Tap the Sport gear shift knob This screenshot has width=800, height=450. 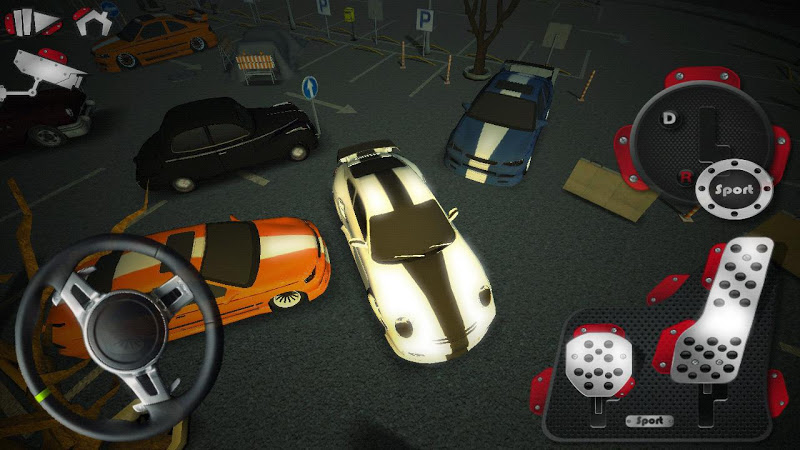click(733, 186)
